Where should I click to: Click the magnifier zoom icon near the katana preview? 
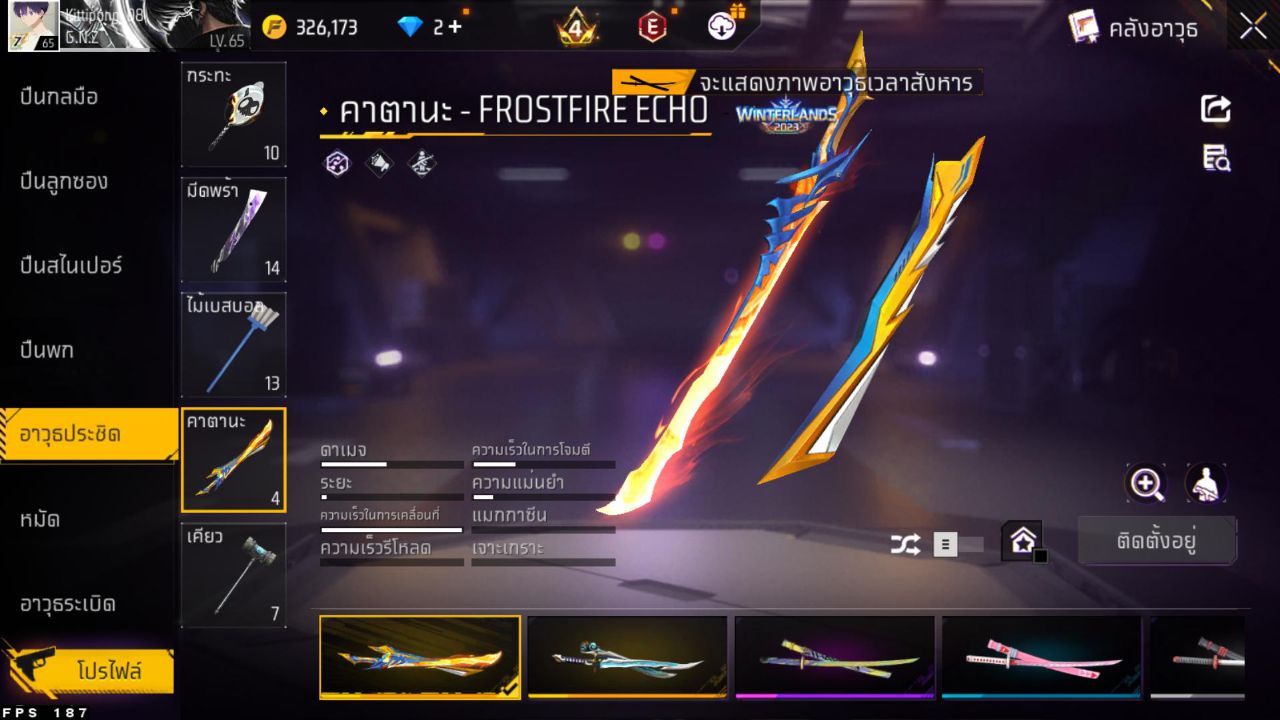(x=1146, y=483)
